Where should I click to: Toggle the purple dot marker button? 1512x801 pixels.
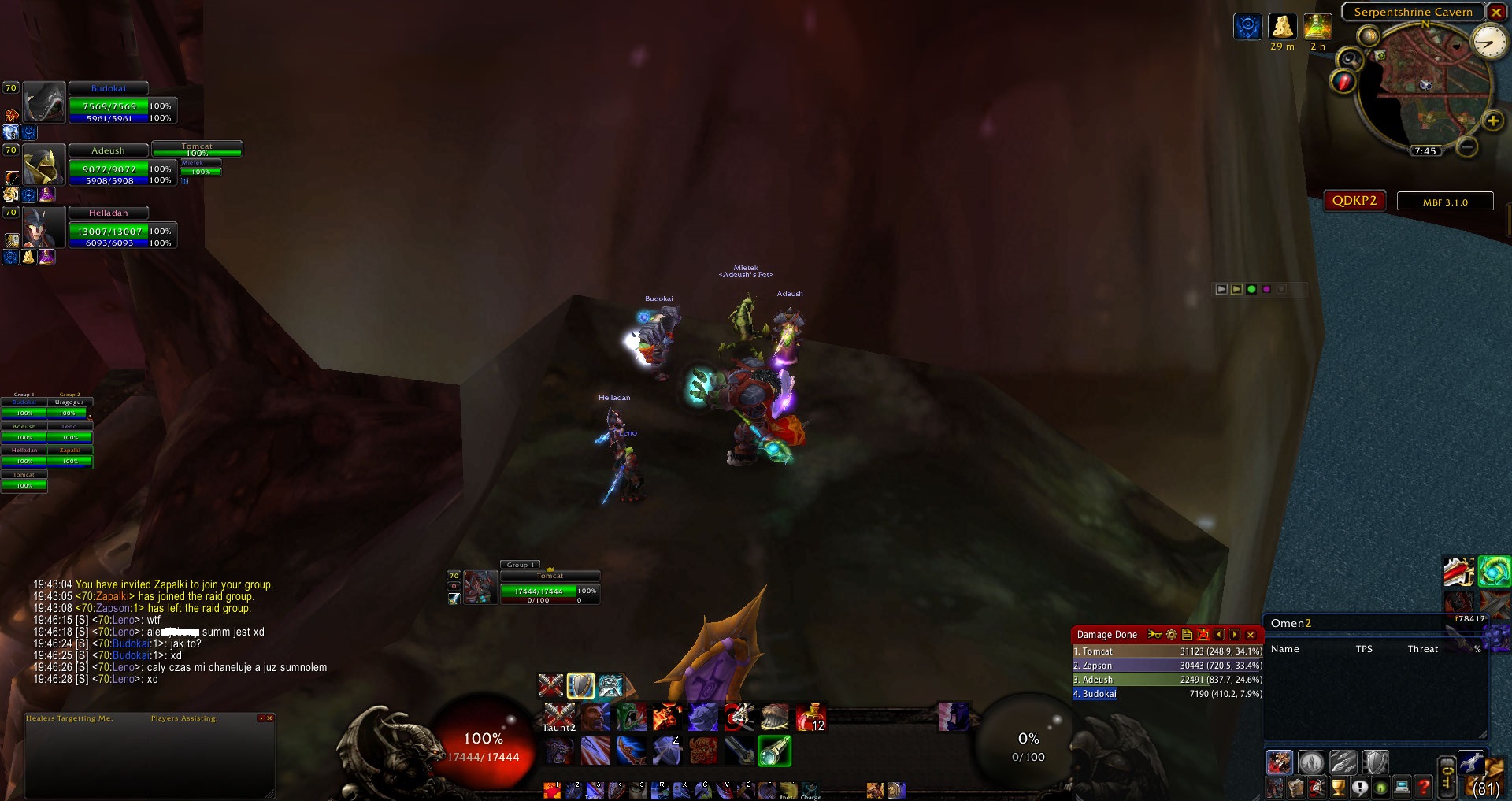(x=1266, y=289)
